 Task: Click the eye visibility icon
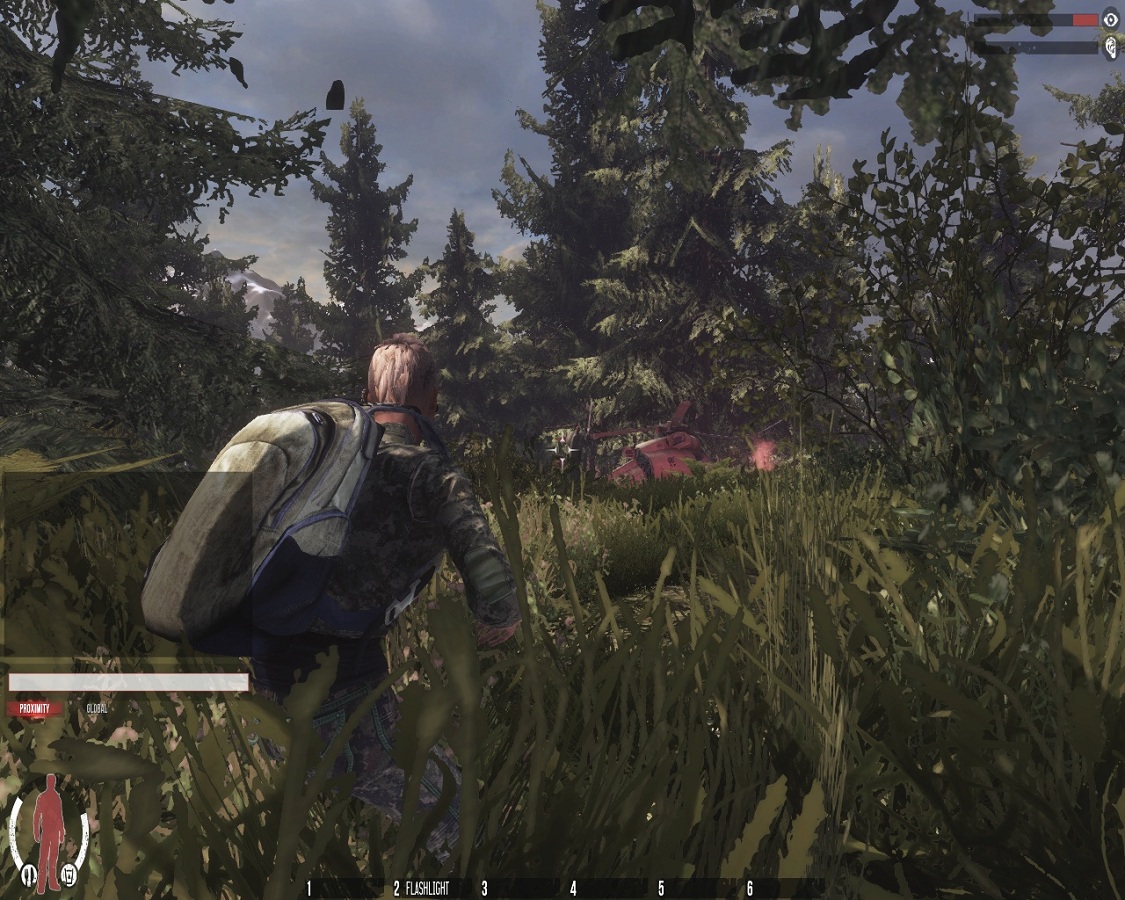tap(1110, 19)
